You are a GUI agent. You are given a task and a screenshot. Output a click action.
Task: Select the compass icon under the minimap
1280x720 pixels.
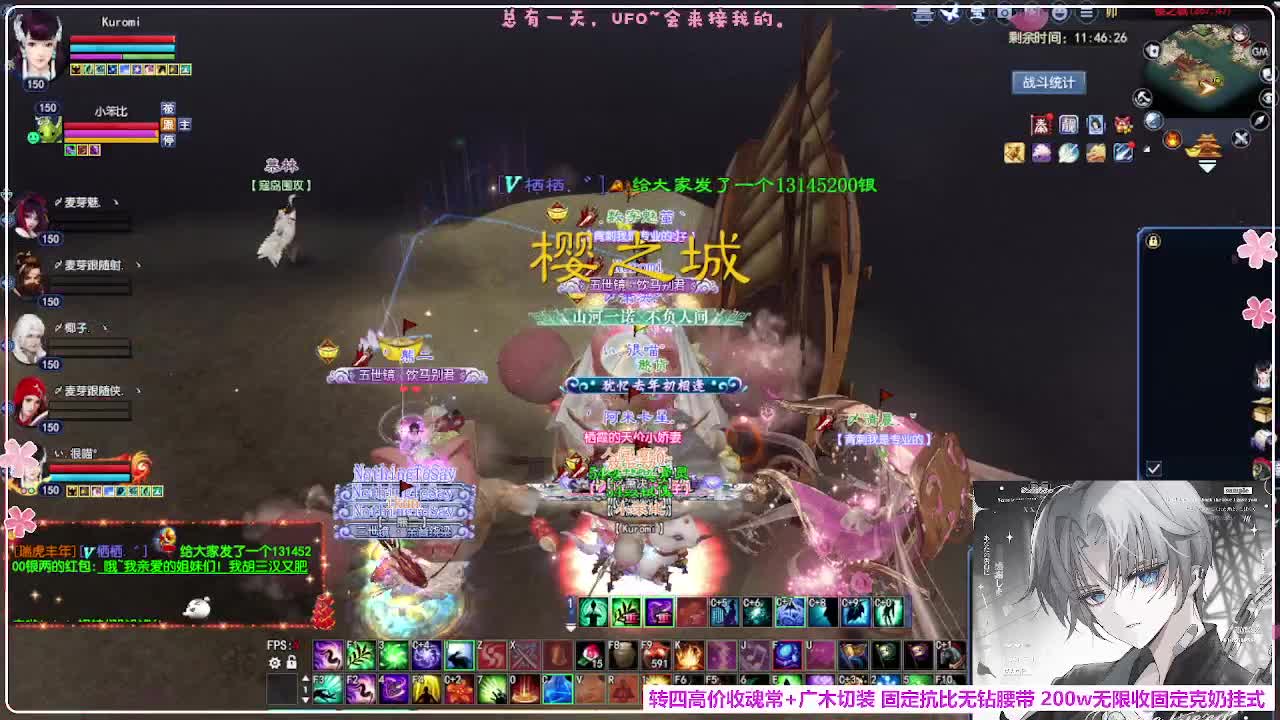click(x=1258, y=121)
